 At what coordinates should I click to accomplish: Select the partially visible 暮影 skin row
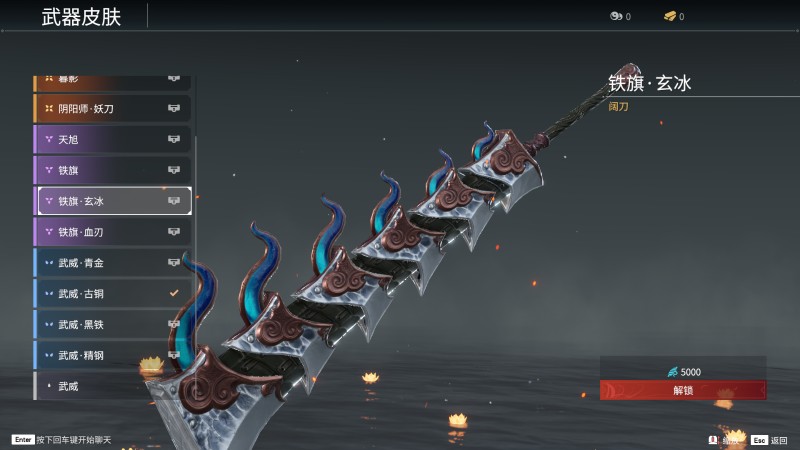[x=112, y=79]
